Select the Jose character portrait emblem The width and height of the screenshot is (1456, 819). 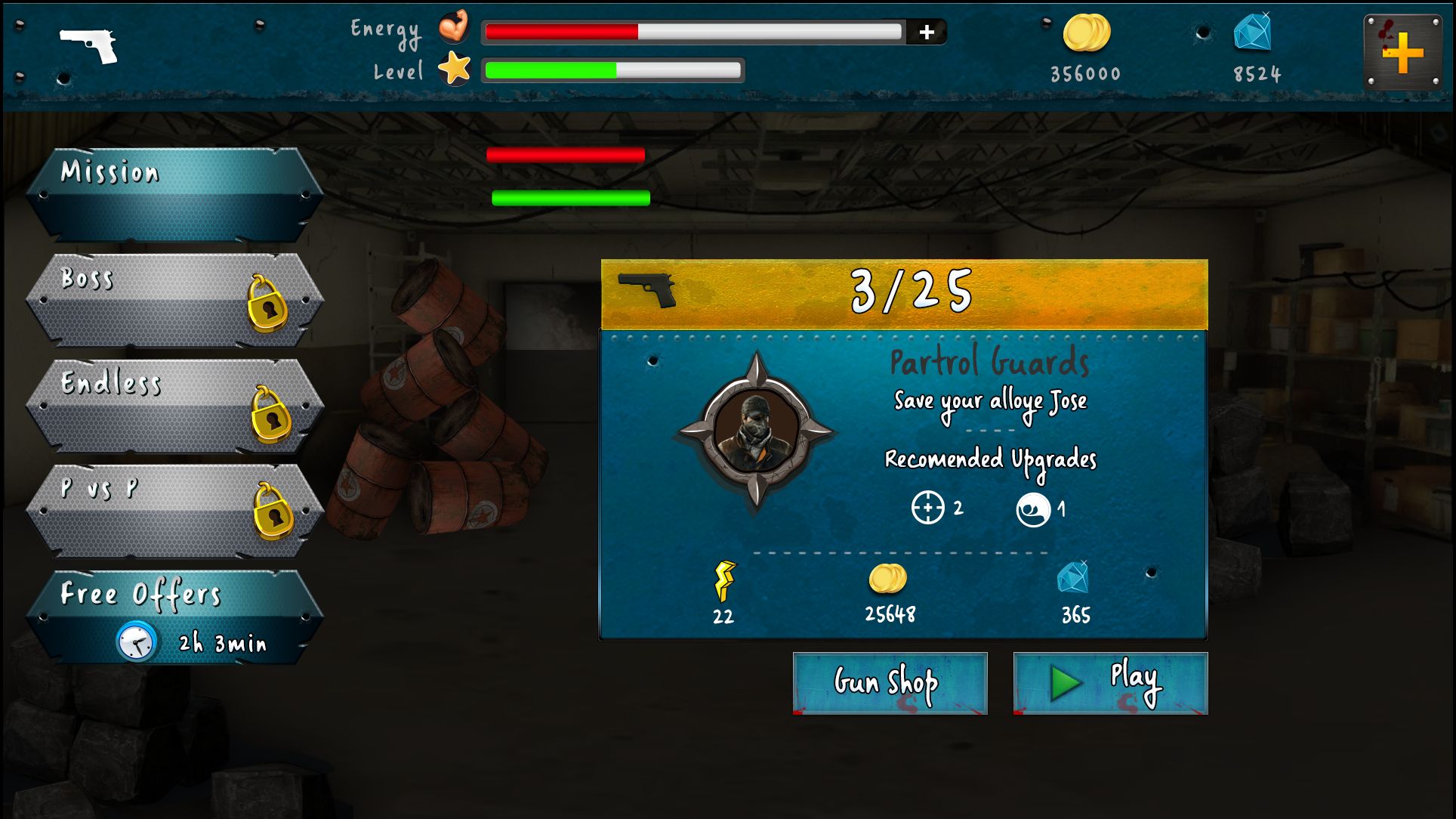coord(756,431)
